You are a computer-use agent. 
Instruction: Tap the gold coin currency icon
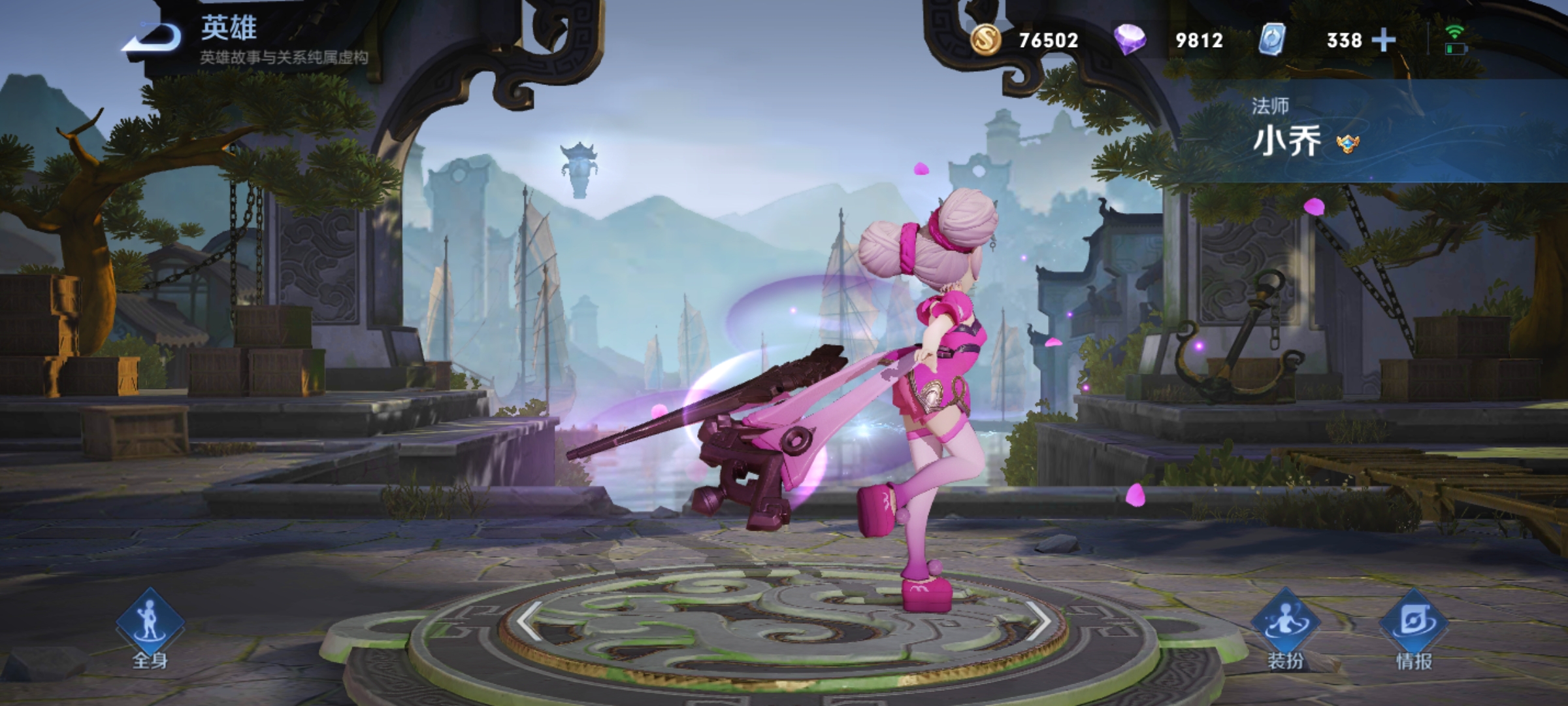point(985,40)
